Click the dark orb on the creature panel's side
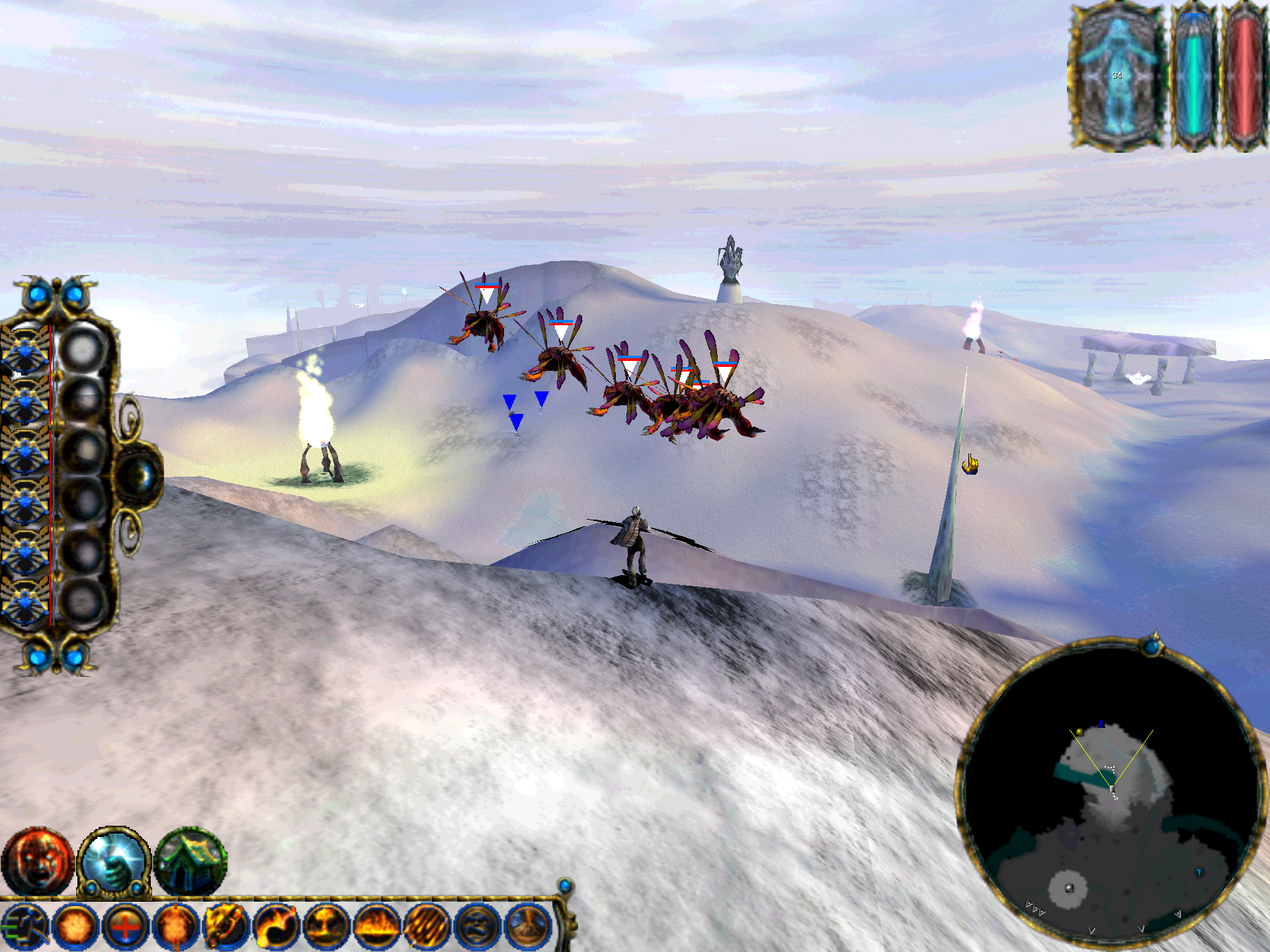 (140, 475)
